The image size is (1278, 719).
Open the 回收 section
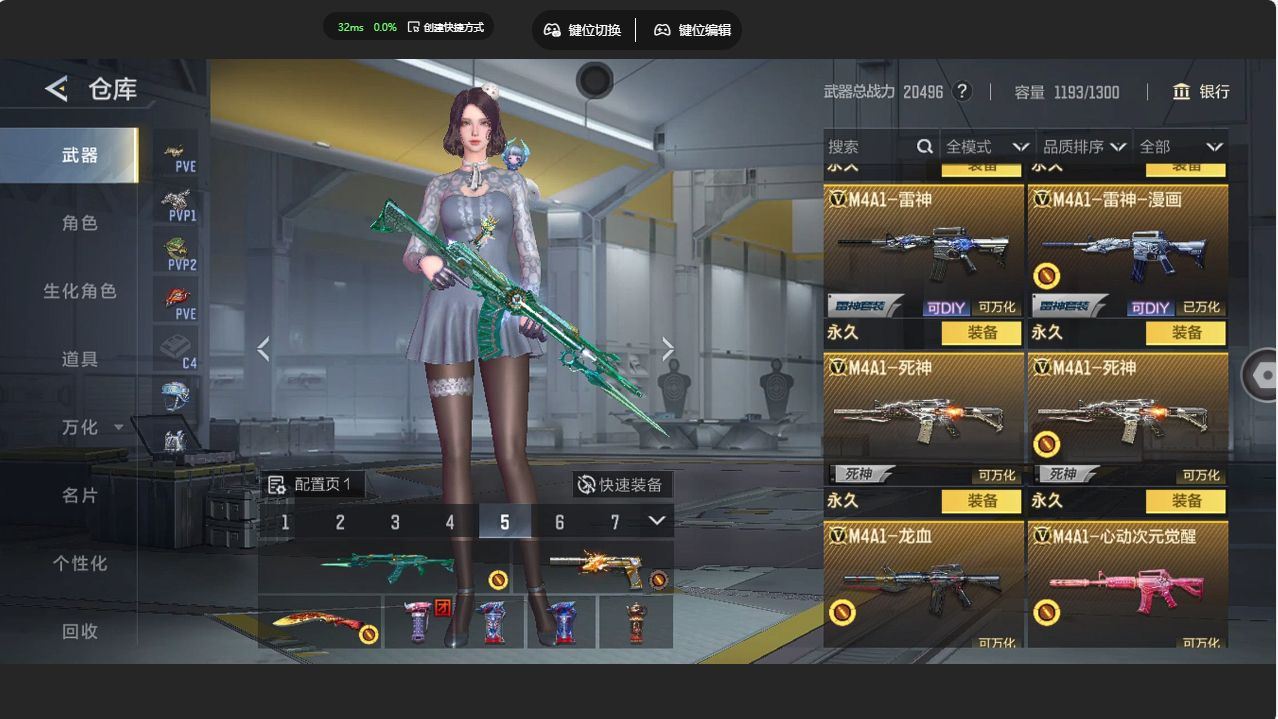[x=80, y=631]
